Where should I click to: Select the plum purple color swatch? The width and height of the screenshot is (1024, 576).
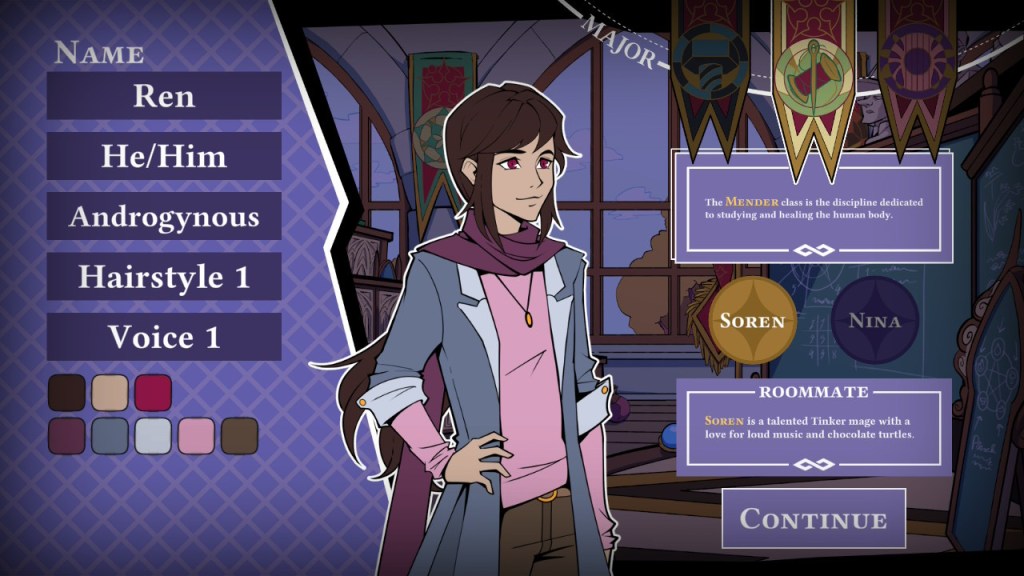[x=67, y=436]
